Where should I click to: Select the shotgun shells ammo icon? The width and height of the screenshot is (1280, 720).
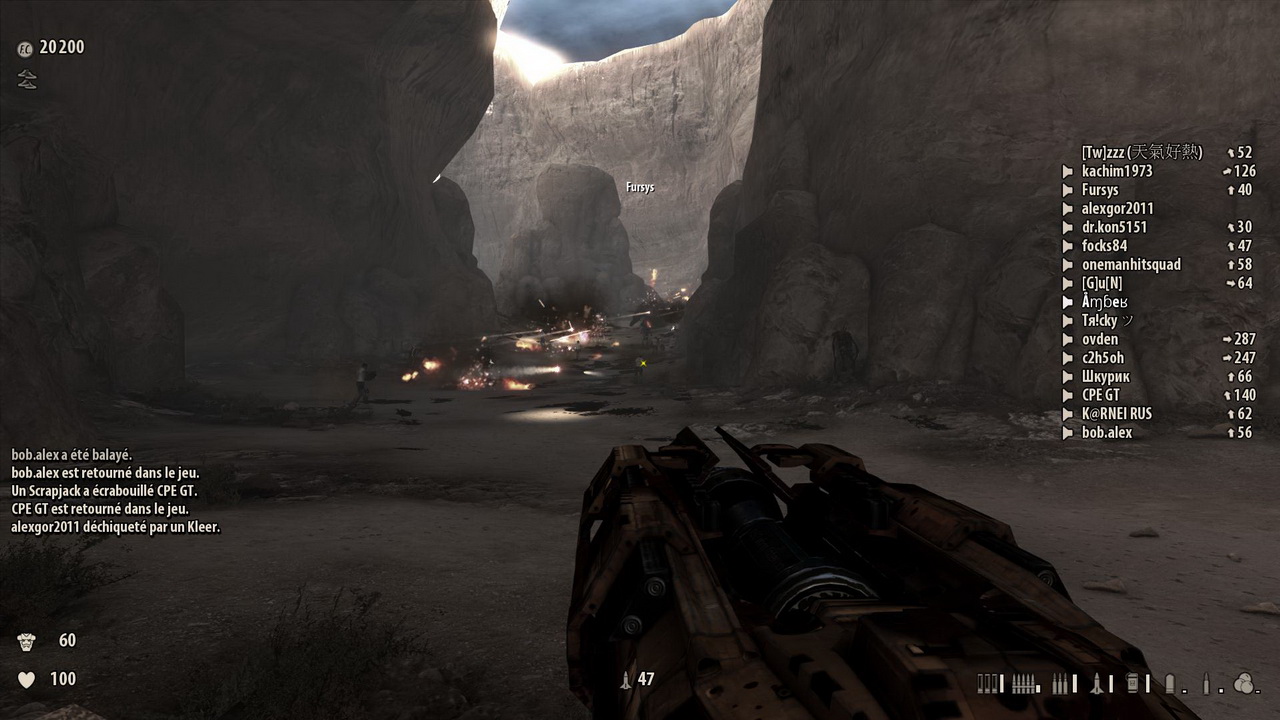coord(988,684)
